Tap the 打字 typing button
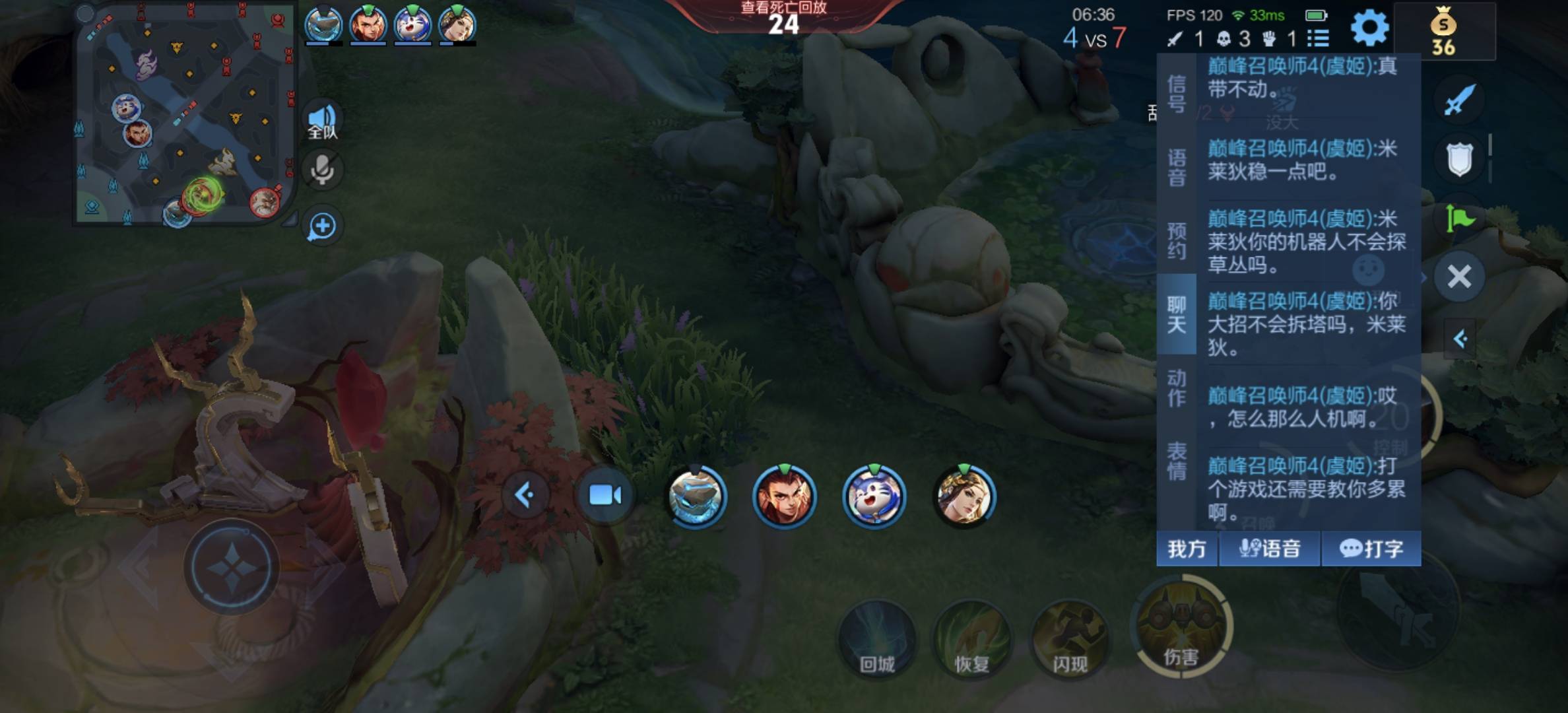 [x=1371, y=549]
